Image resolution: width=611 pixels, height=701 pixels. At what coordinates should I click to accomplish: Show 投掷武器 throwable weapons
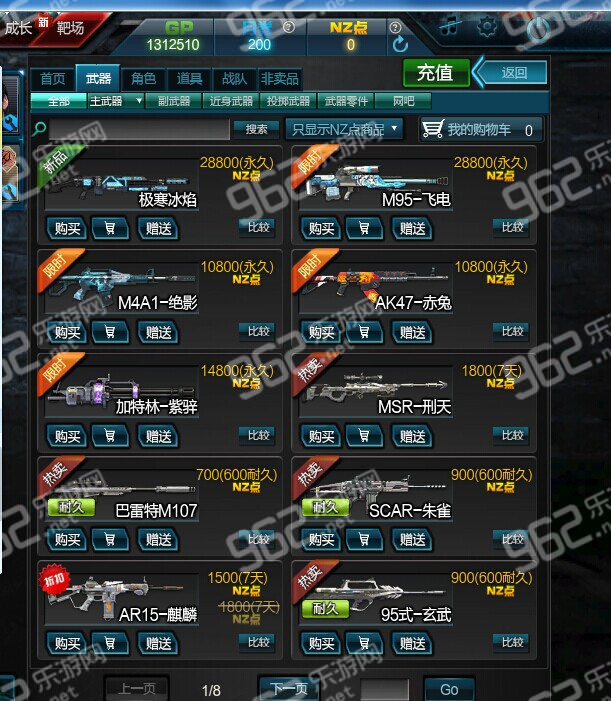(289, 101)
